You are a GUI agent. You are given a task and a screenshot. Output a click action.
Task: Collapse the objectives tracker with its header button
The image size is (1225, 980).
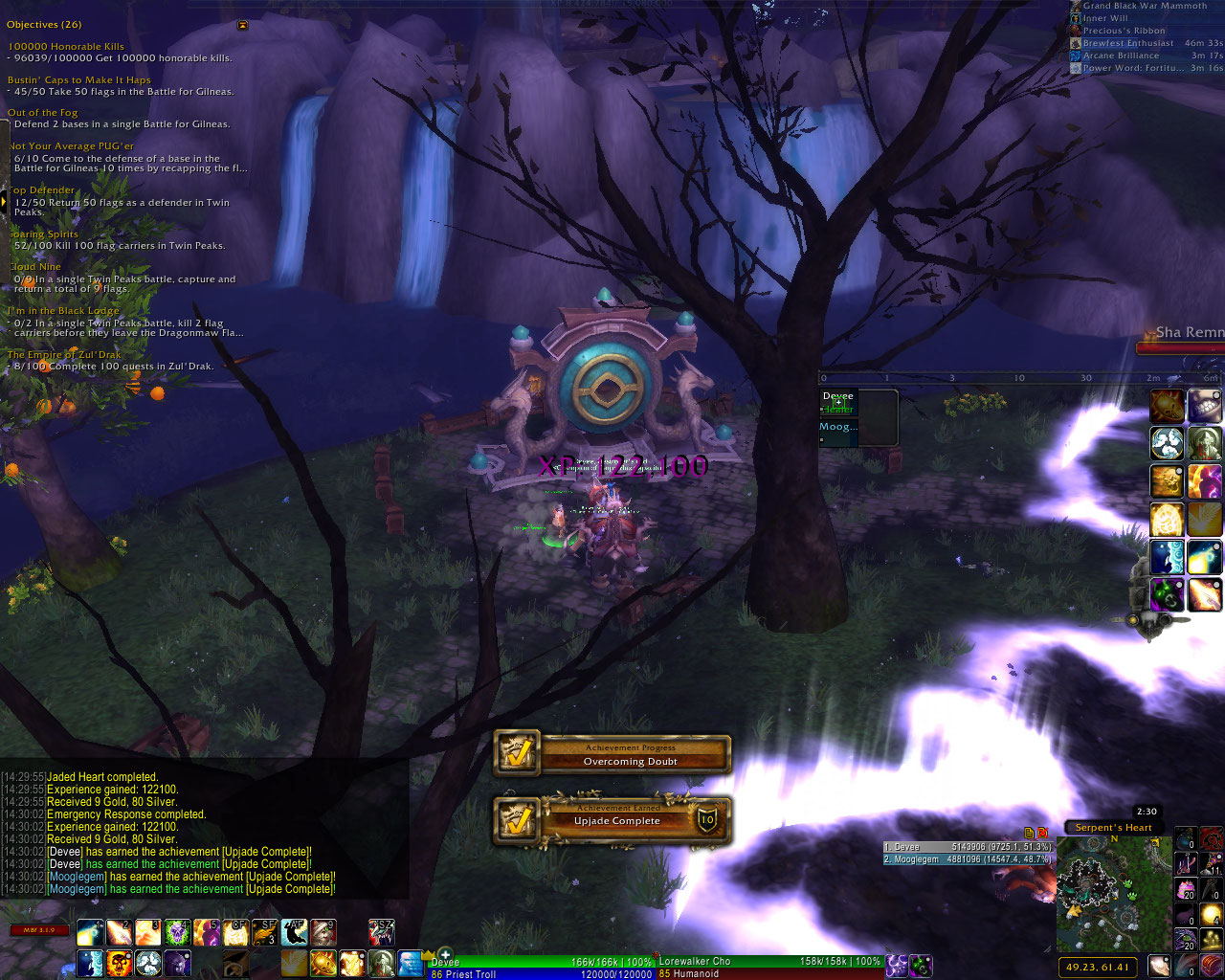pos(242,25)
